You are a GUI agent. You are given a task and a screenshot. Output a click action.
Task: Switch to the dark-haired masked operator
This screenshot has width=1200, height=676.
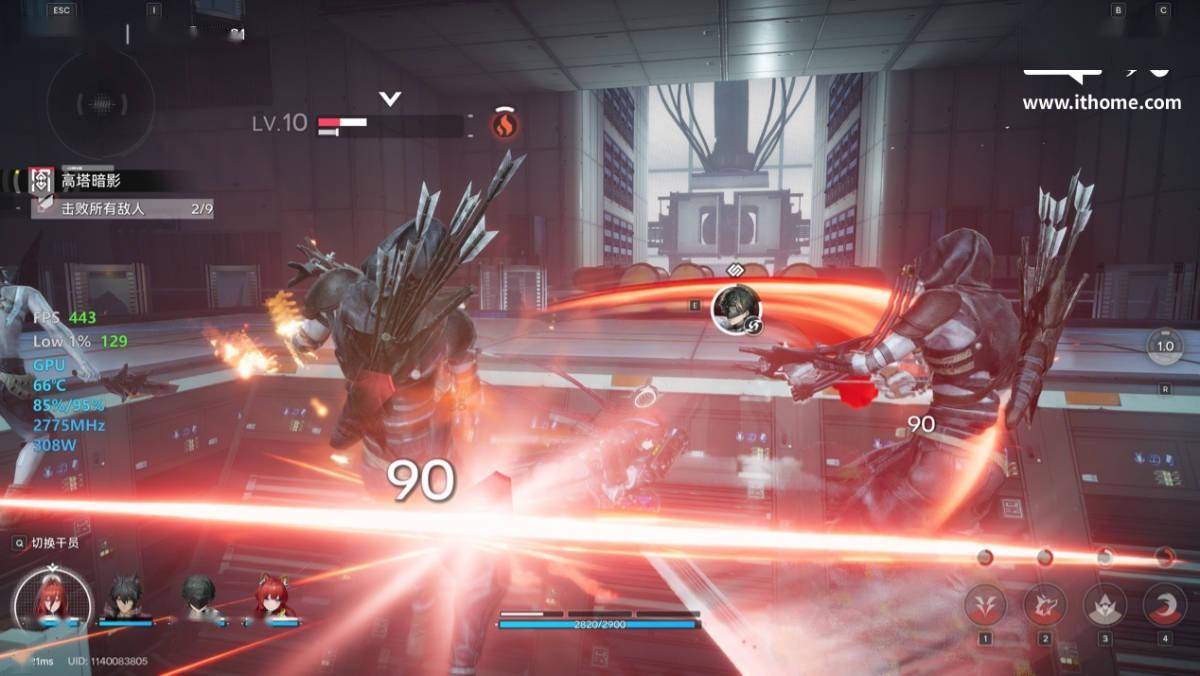click(x=198, y=598)
